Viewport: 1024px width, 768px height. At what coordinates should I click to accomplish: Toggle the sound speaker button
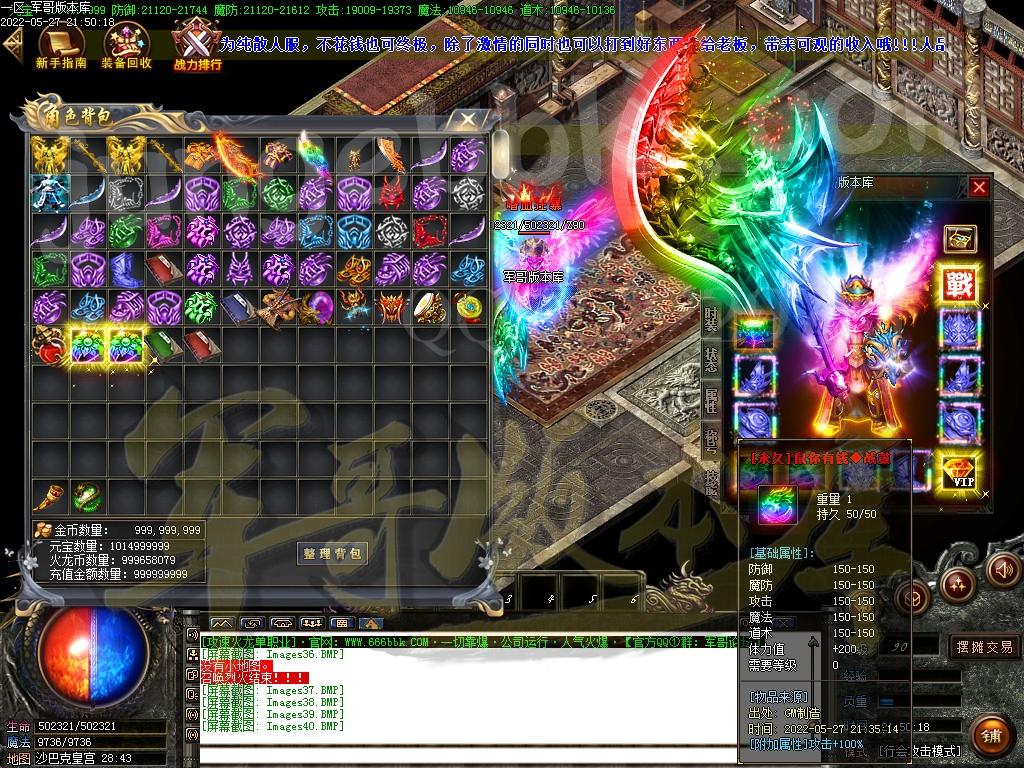coord(1001,570)
